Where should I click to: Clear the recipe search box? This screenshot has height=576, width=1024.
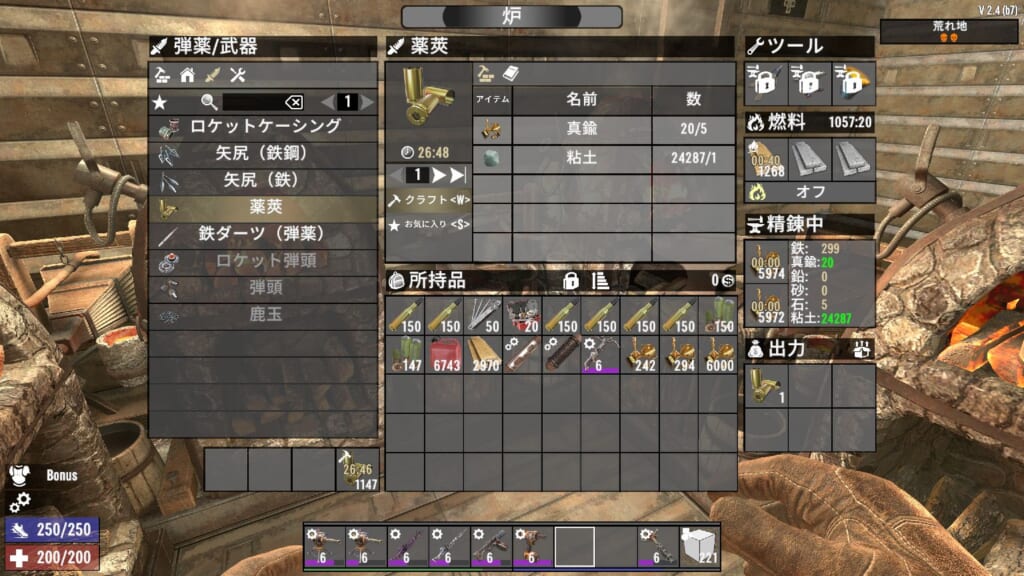point(293,102)
